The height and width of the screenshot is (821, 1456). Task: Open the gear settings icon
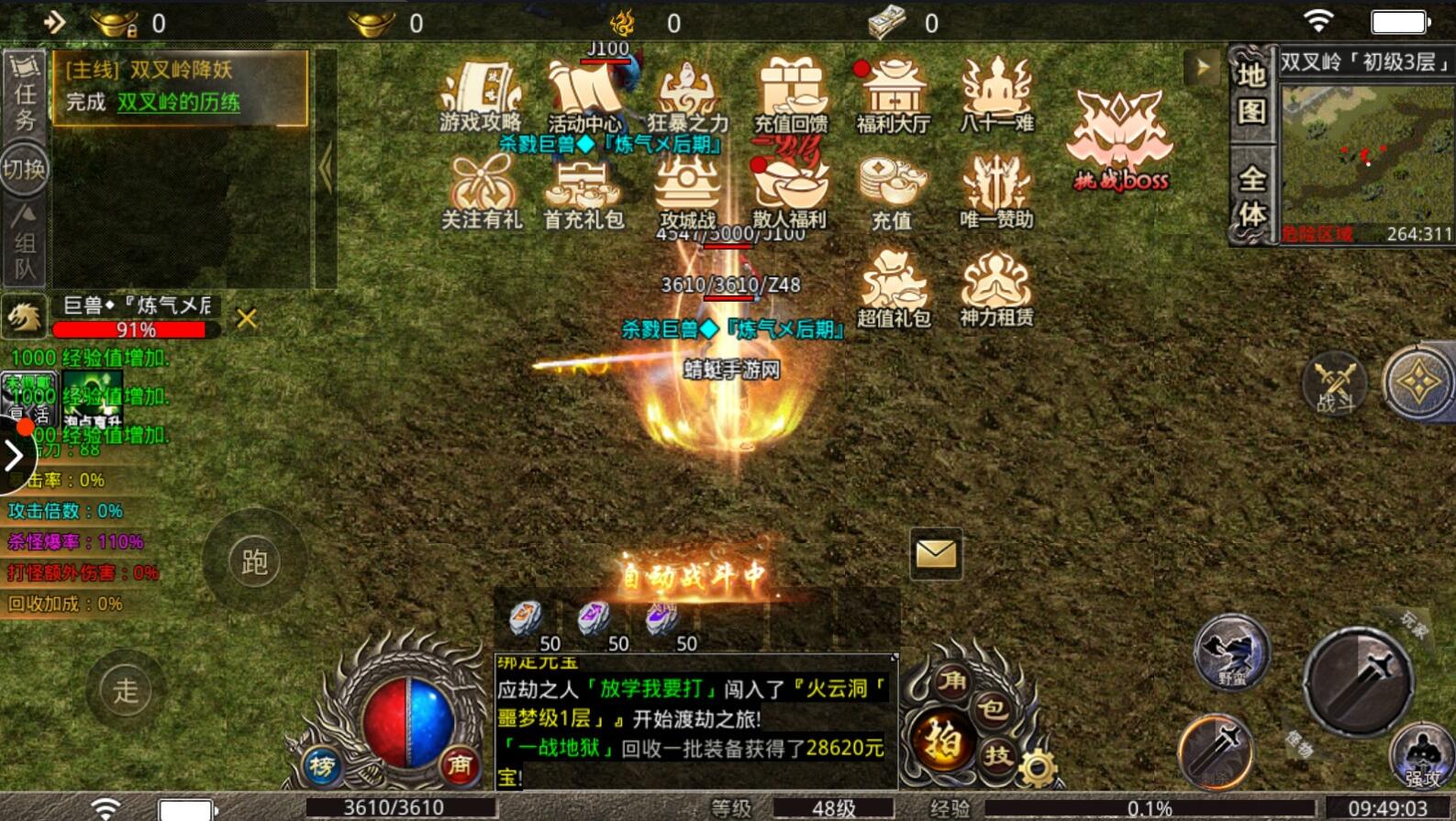tap(1038, 768)
